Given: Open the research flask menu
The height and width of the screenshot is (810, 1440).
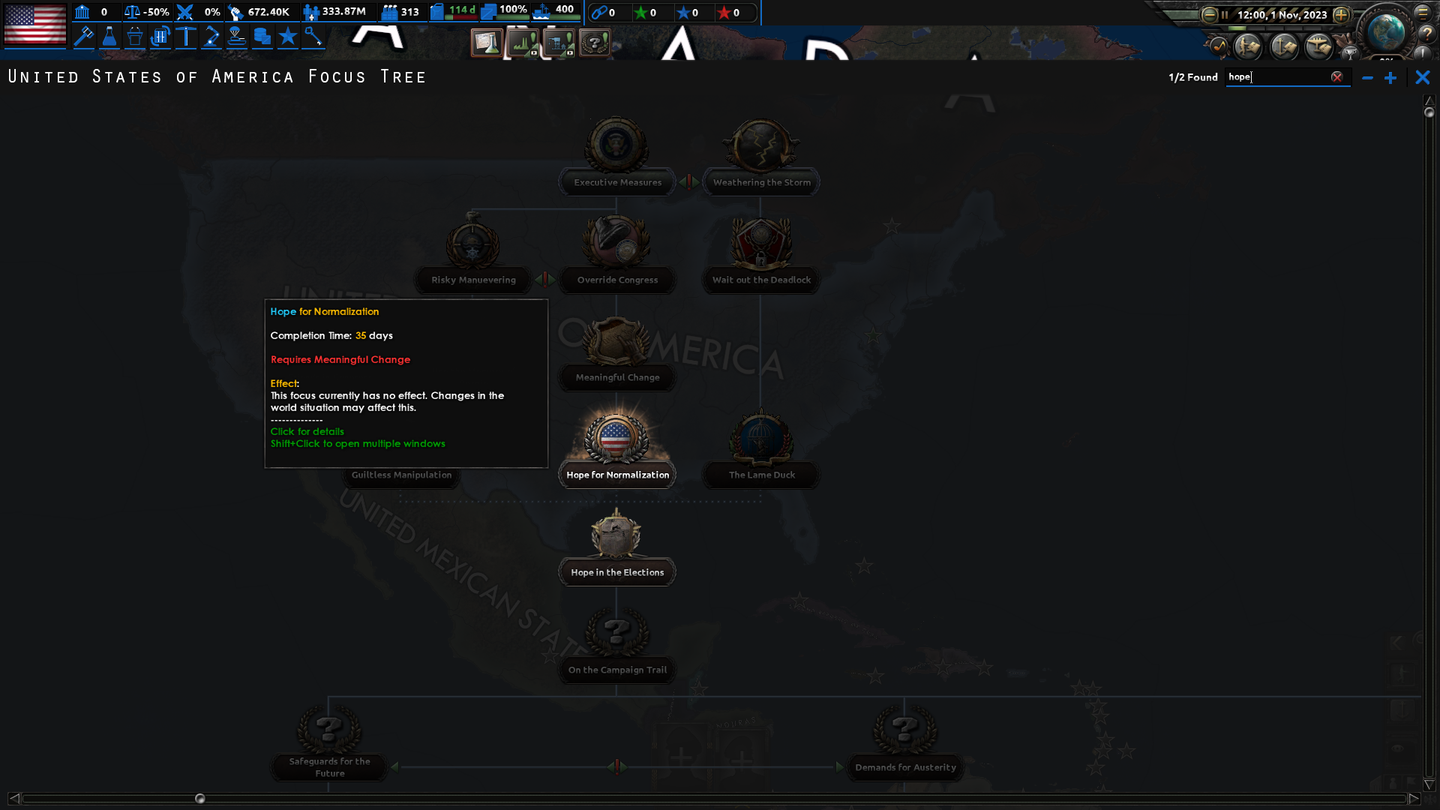Looking at the screenshot, I should [x=109, y=38].
